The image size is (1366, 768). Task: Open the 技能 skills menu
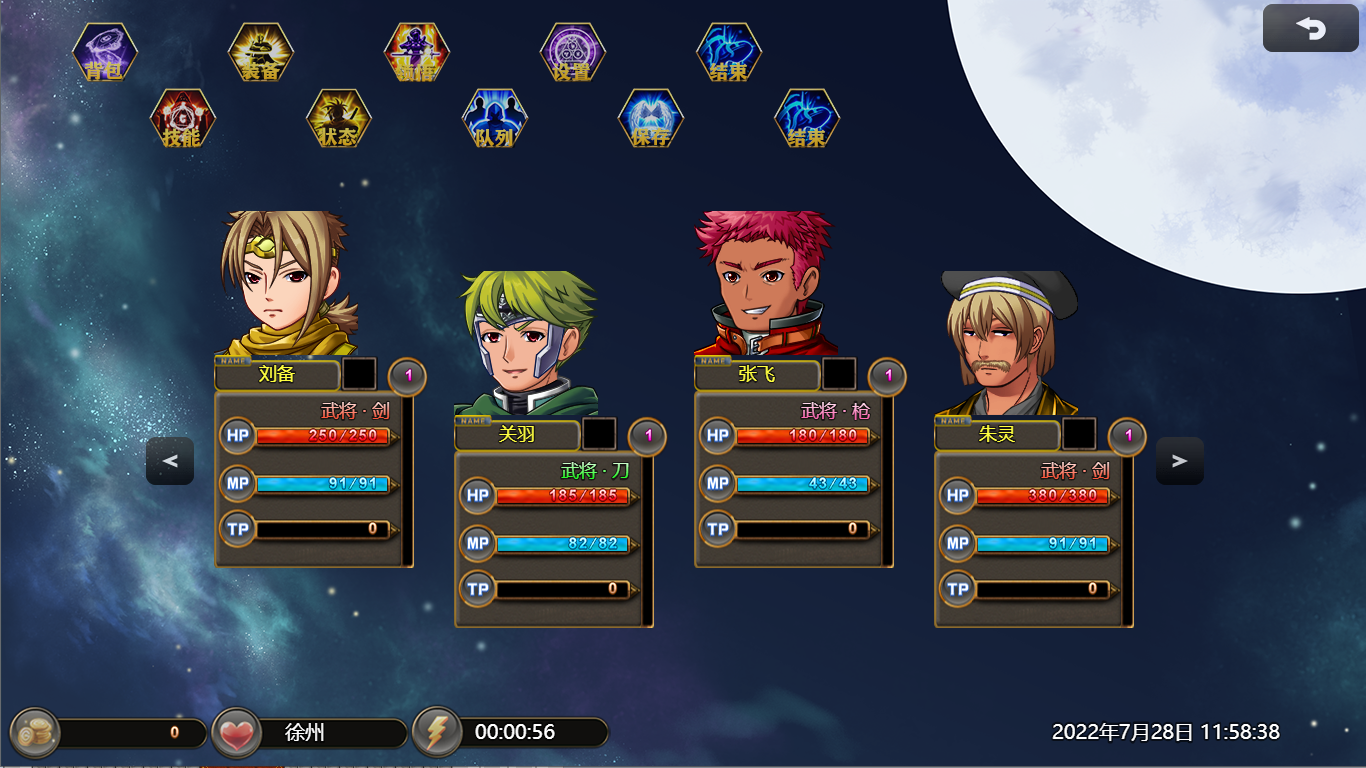click(x=183, y=119)
